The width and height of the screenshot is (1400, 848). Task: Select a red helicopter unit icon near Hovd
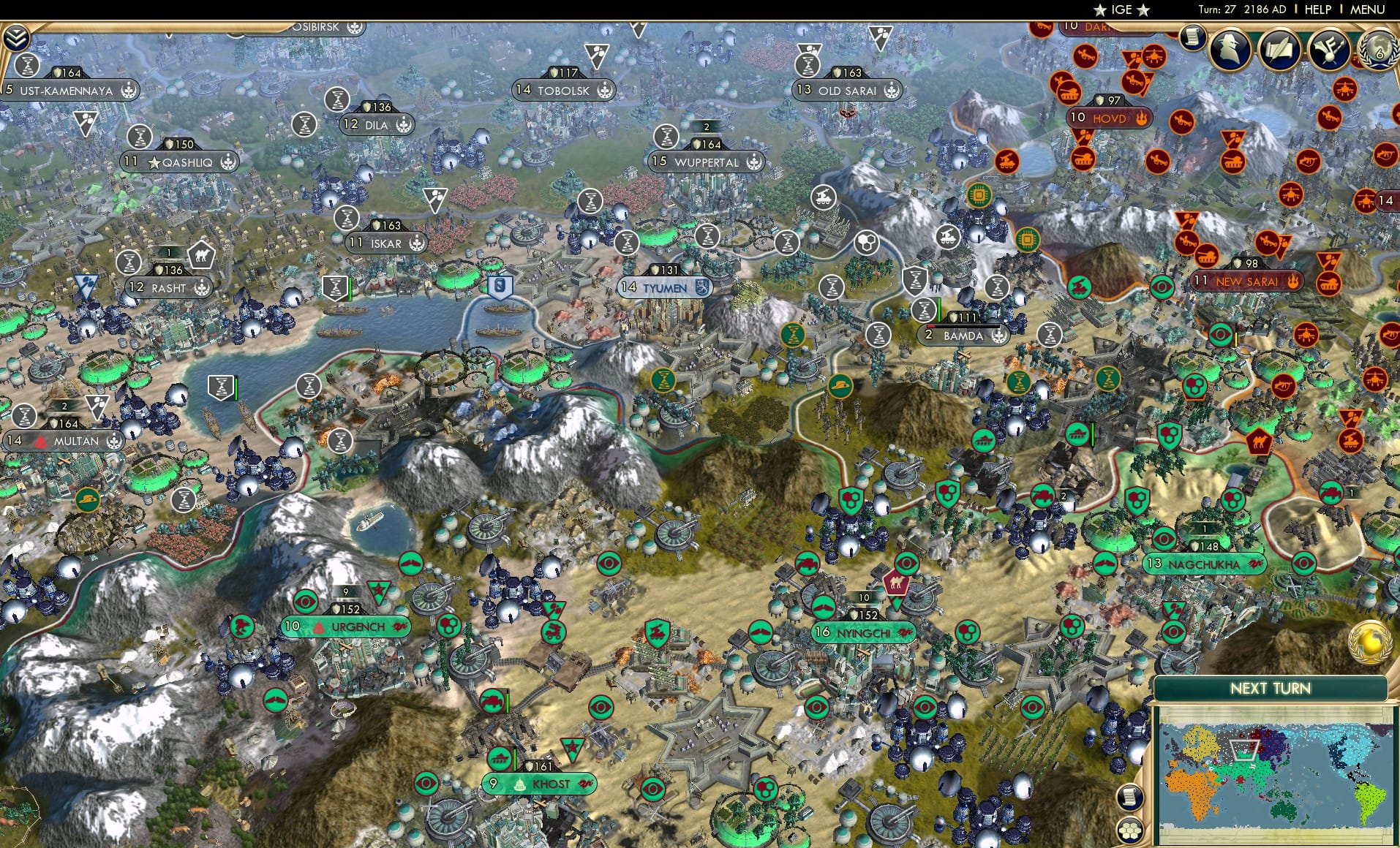[x=1154, y=56]
